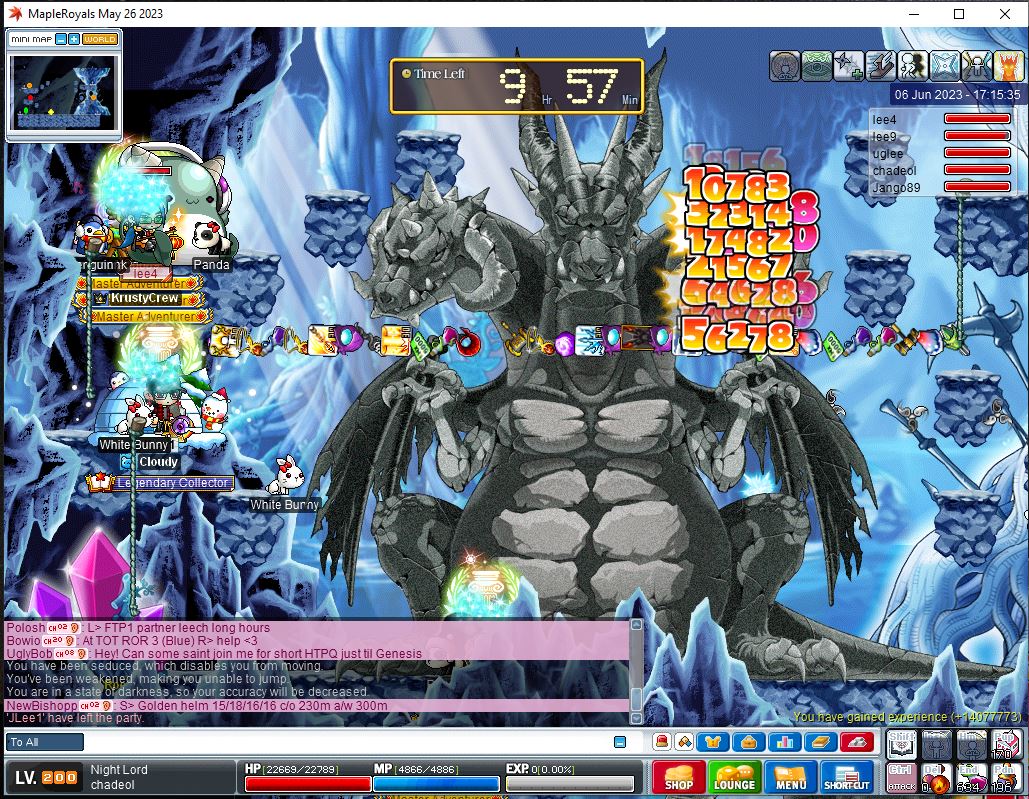Select the orange flame creature buff icon

[1006, 66]
